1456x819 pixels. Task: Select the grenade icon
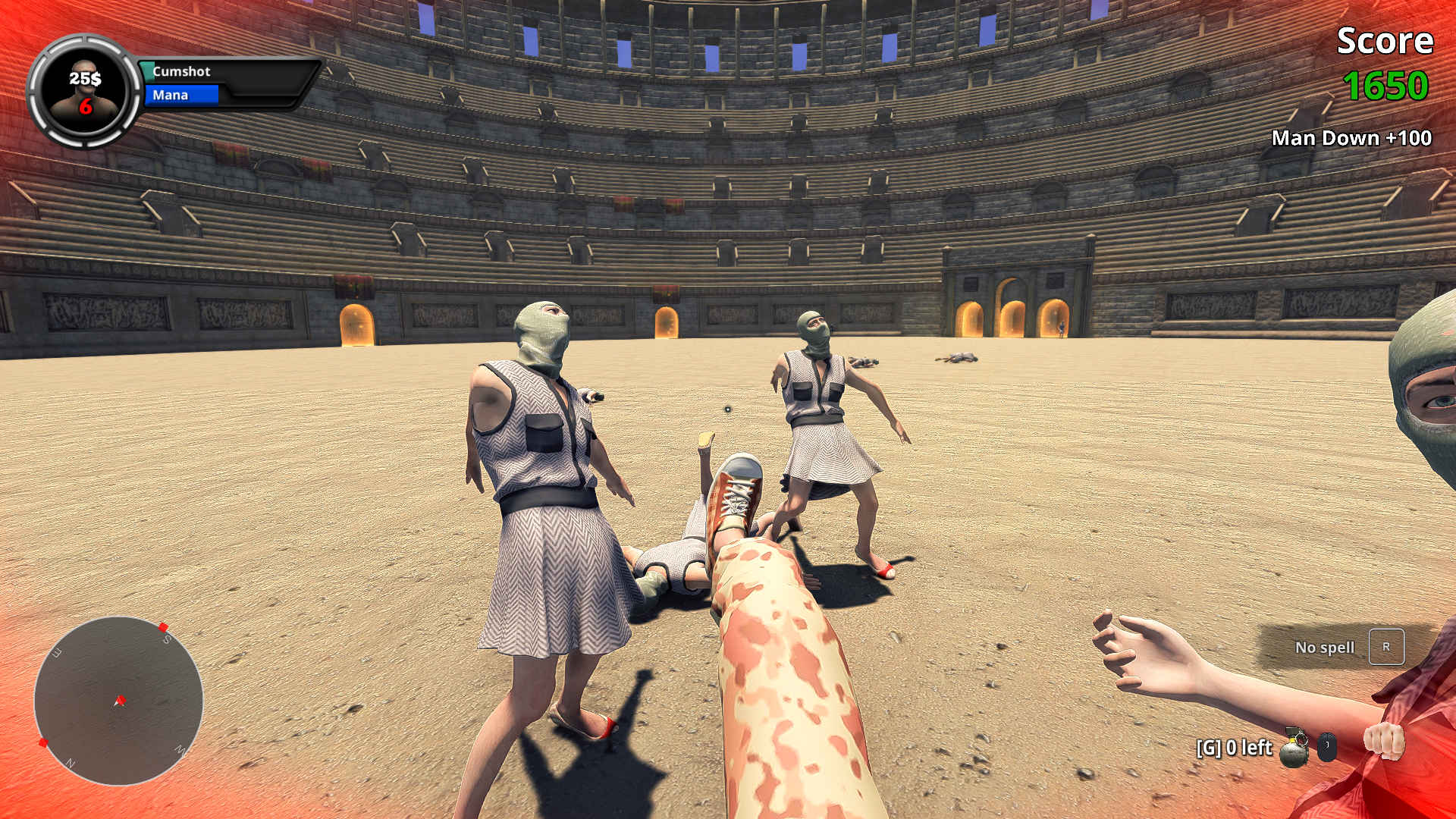click(x=1294, y=748)
